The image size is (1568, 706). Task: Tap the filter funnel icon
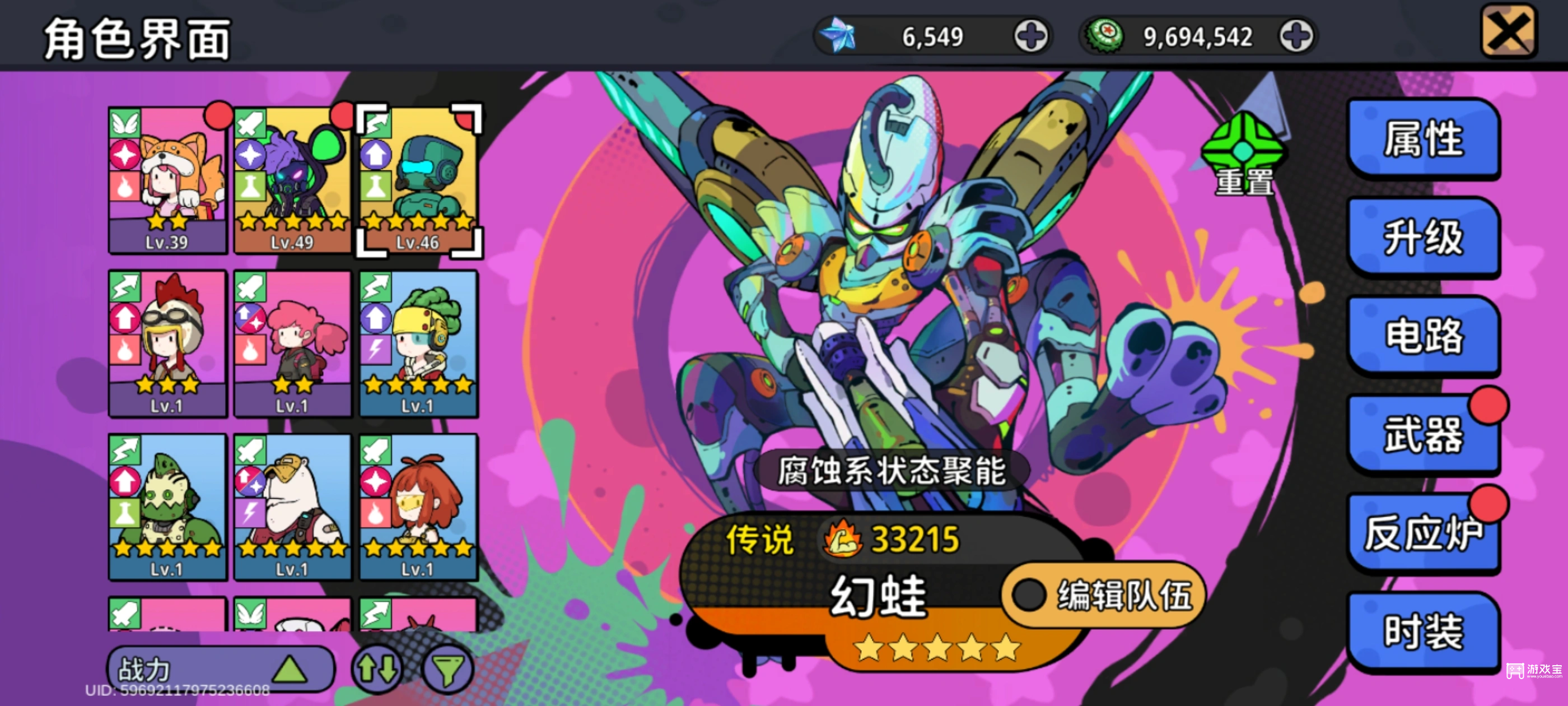pos(449,668)
